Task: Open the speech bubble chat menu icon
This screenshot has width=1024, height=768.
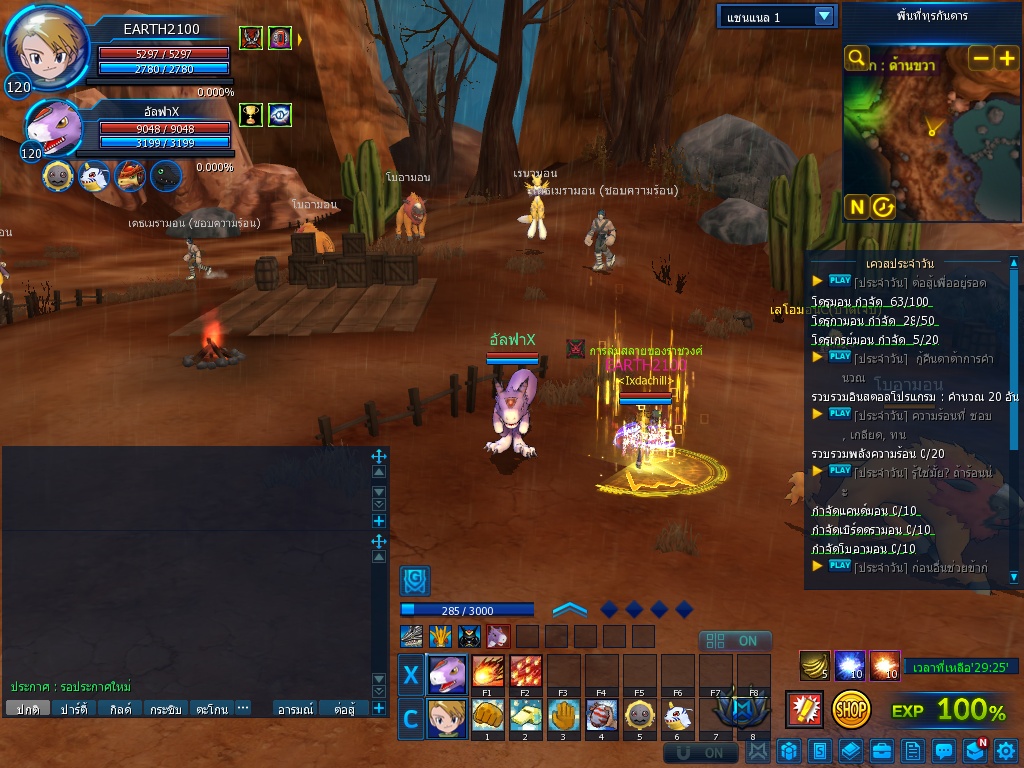Action: pyautogui.click(x=943, y=750)
